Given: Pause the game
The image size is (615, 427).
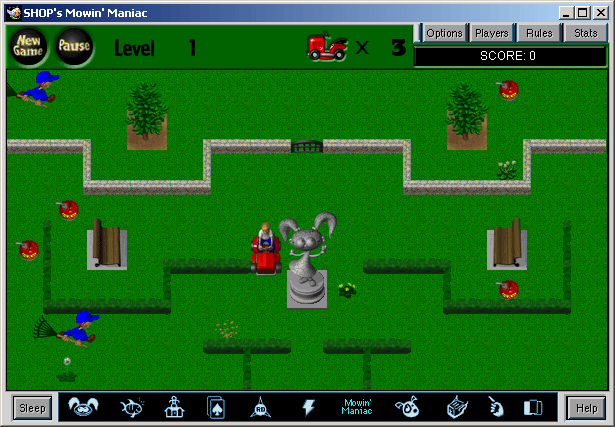Looking at the screenshot, I should pyautogui.click(x=73, y=46).
